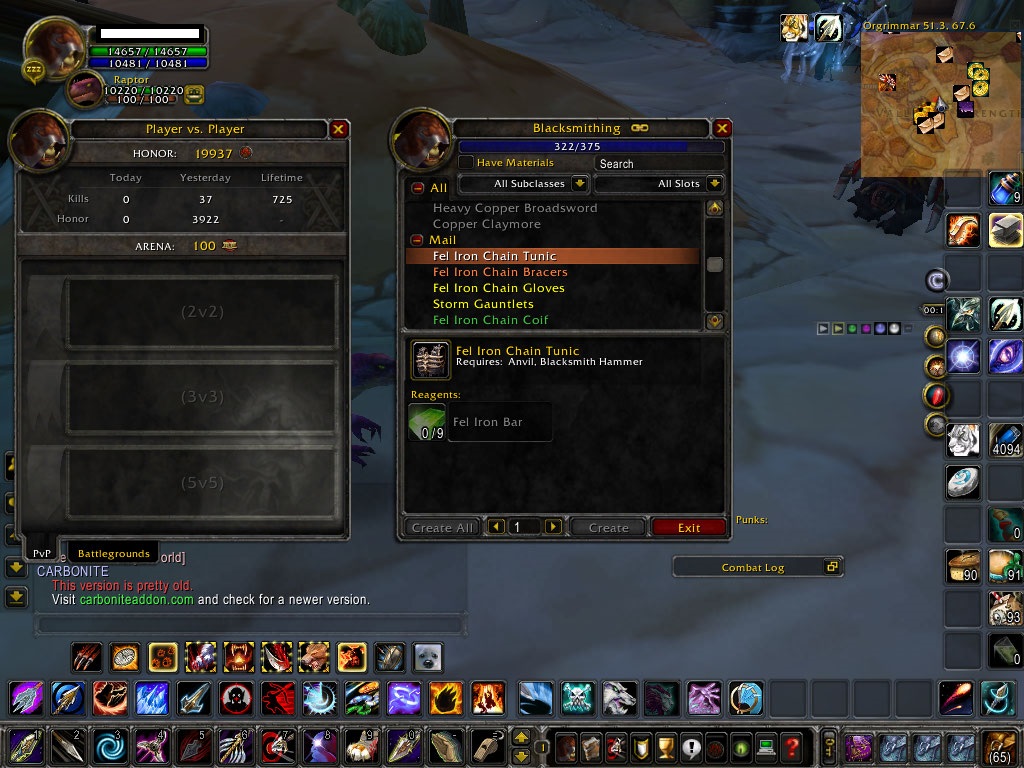Click the Fel Iron Bar reagent icon
The image size is (1024, 768).
(427, 422)
